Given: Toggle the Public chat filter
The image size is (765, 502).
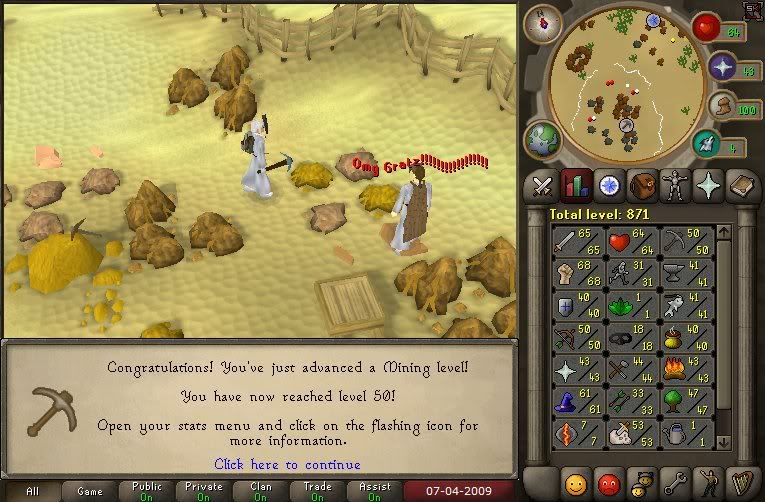Looking at the screenshot, I should point(146,491).
